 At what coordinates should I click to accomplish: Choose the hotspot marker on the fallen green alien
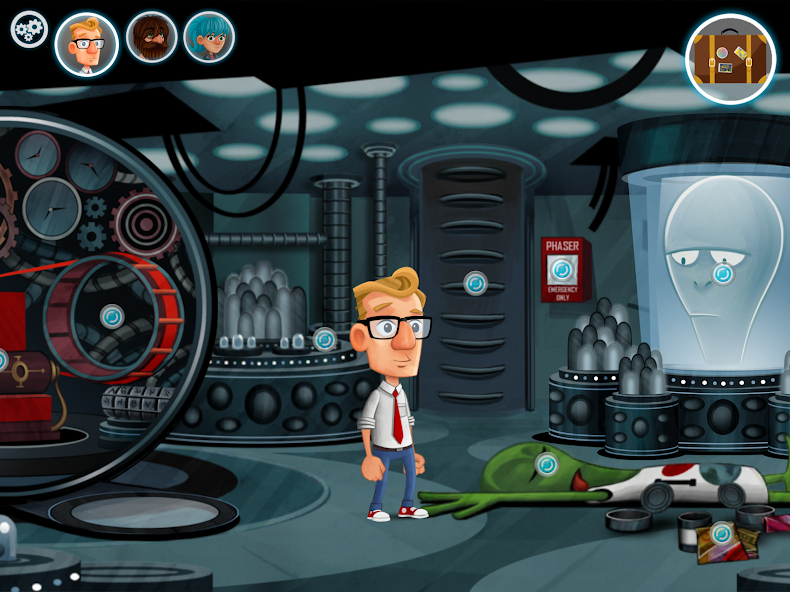547,464
